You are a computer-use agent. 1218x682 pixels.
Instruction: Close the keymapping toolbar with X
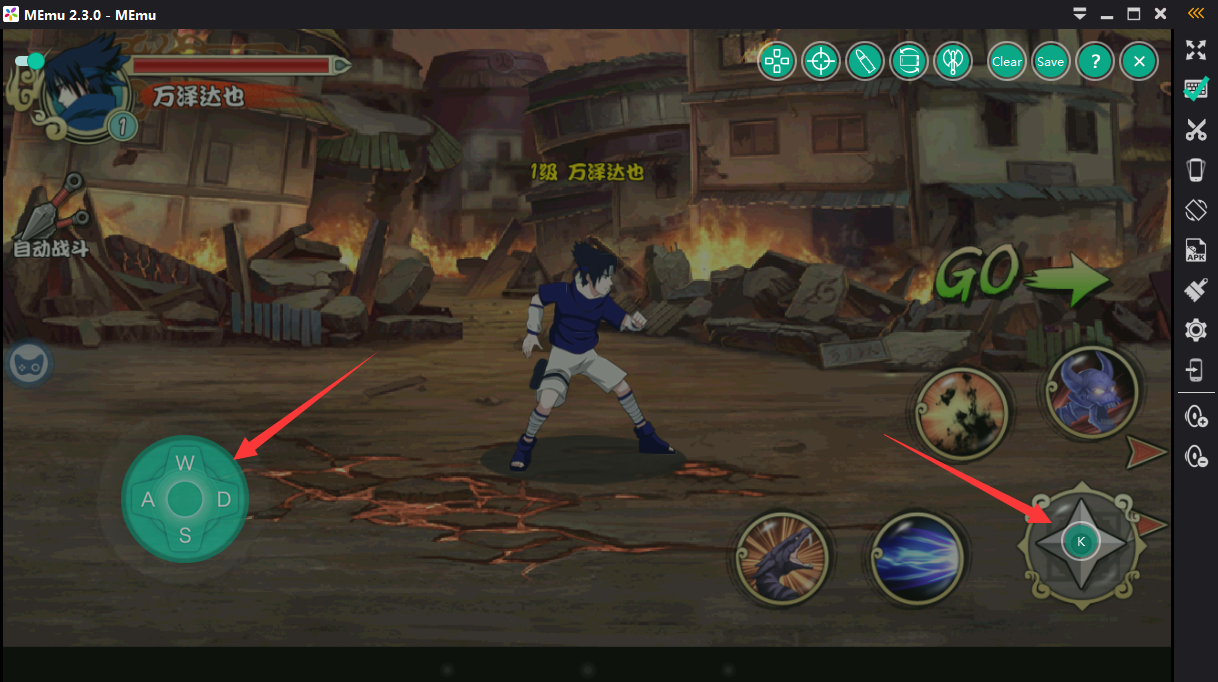1139,61
